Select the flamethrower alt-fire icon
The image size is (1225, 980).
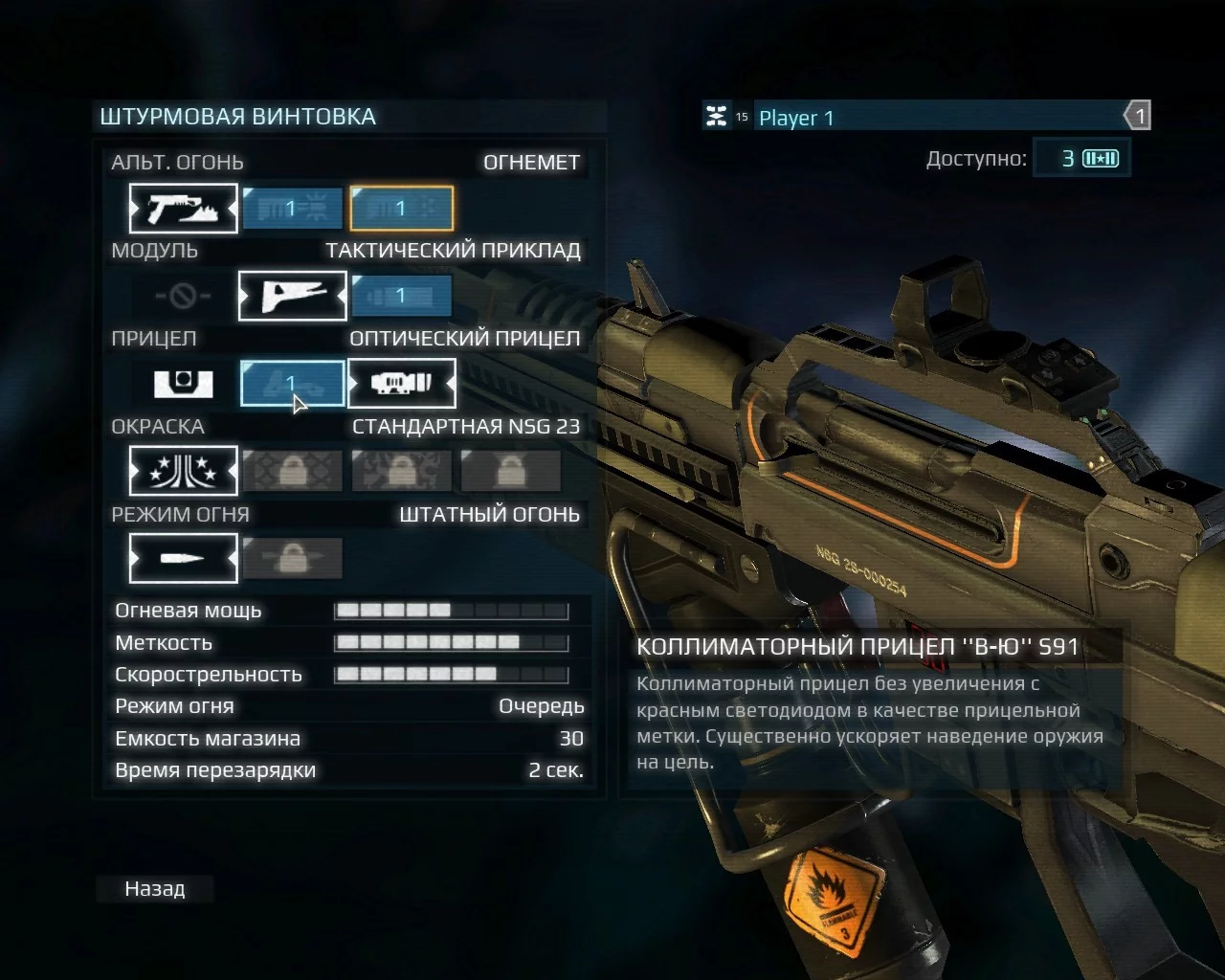pos(183,208)
